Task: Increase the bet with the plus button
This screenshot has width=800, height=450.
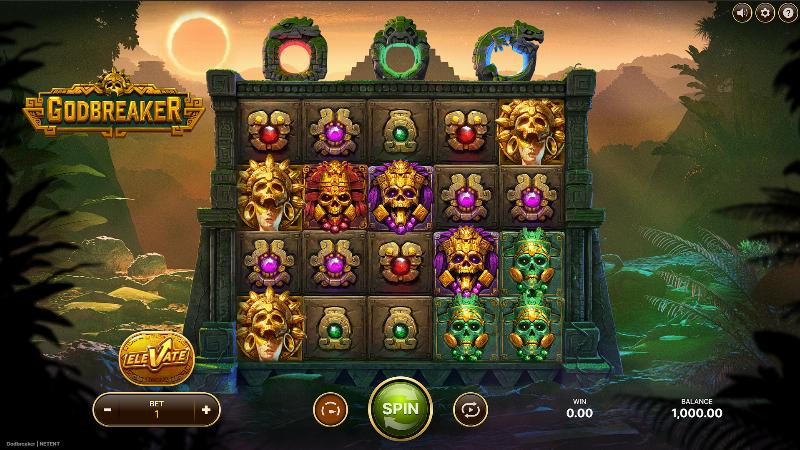Action: pyautogui.click(x=206, y=409)
